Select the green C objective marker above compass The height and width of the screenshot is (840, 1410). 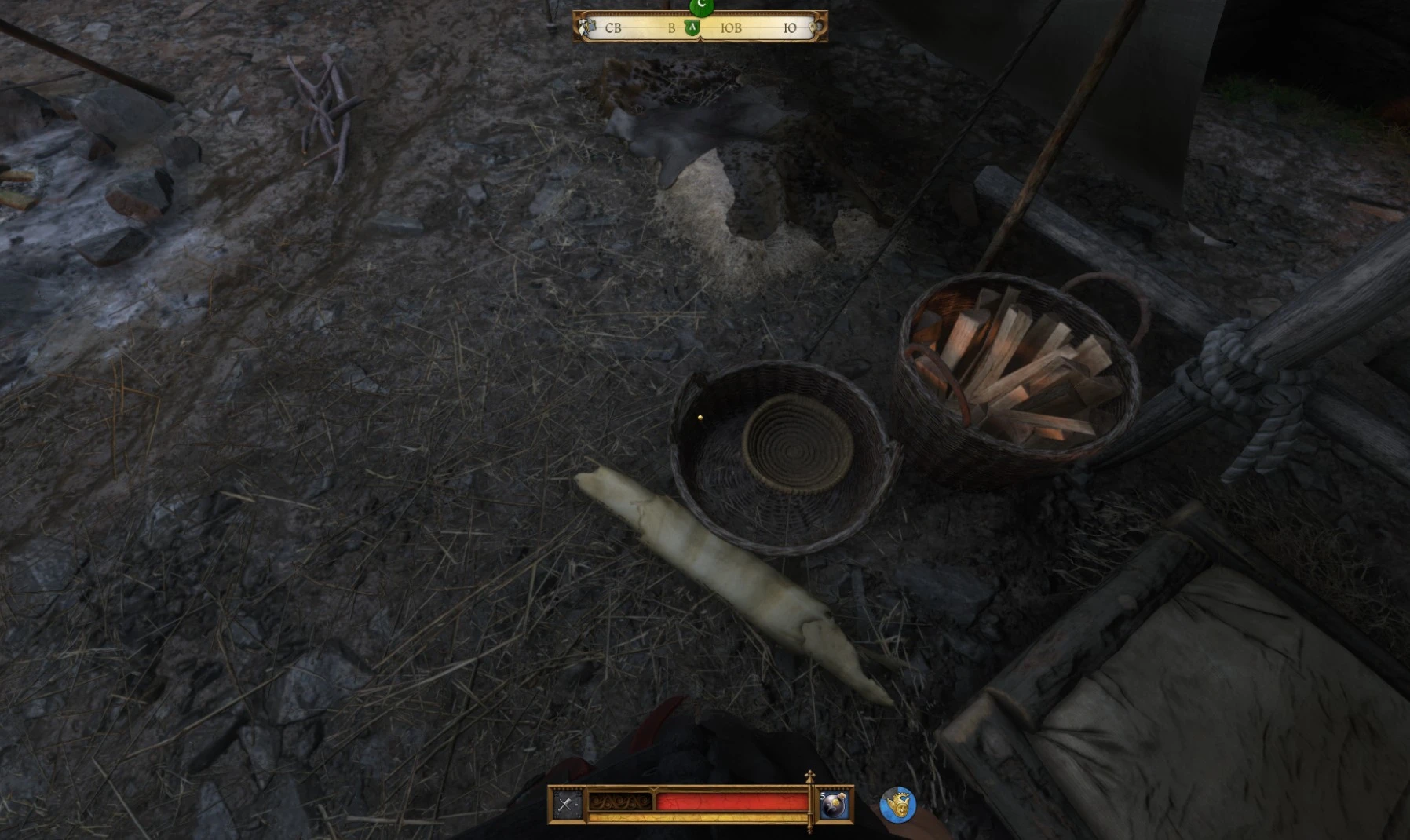[x=701, y=6]
